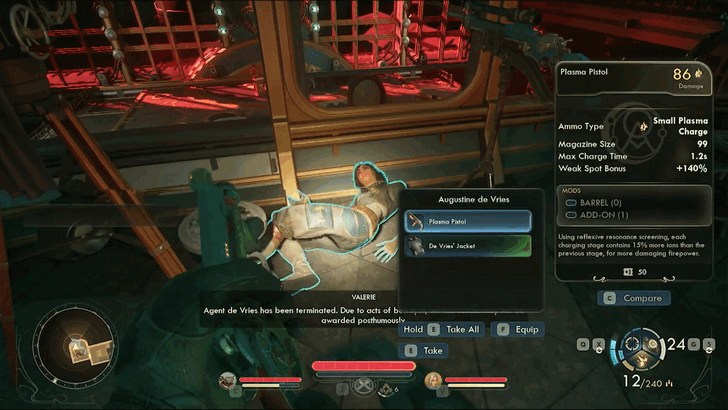Compare the Plasma Pistol with equipped weapon
The height and width of the screenshot is (410, 728).
[634, 297]
